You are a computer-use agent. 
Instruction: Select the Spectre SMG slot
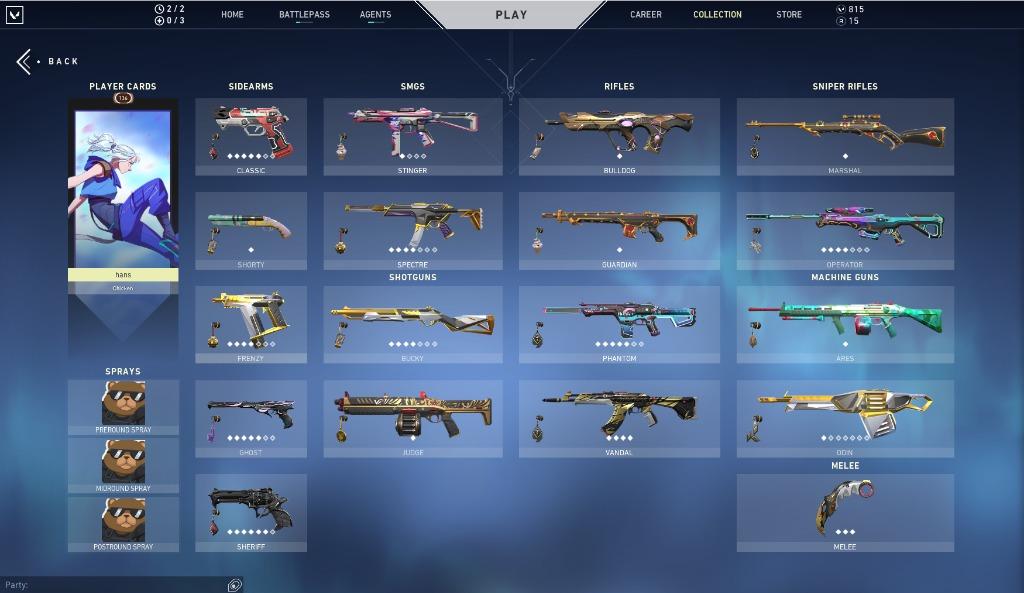(x=413, y=230)
